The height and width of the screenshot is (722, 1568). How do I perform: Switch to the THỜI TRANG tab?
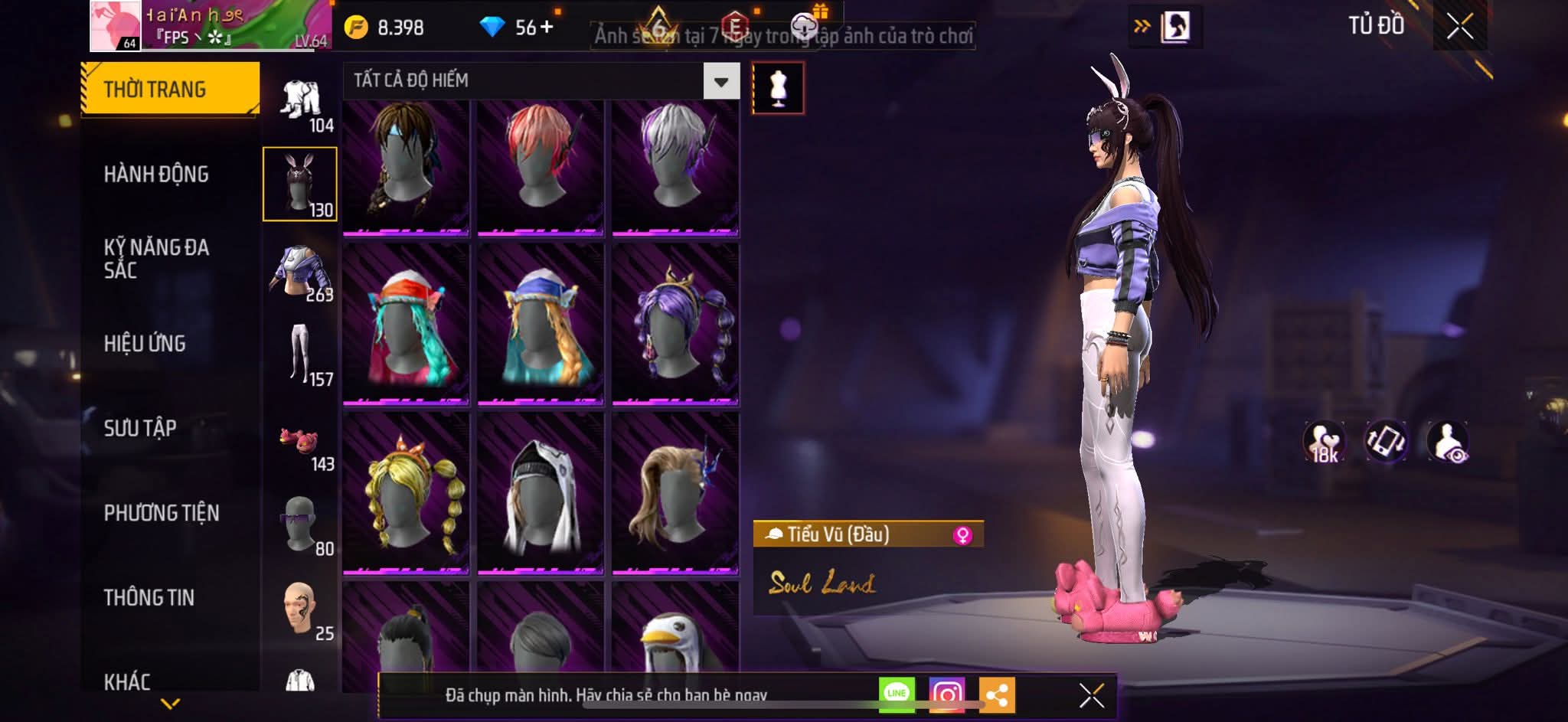pos(169,89)
